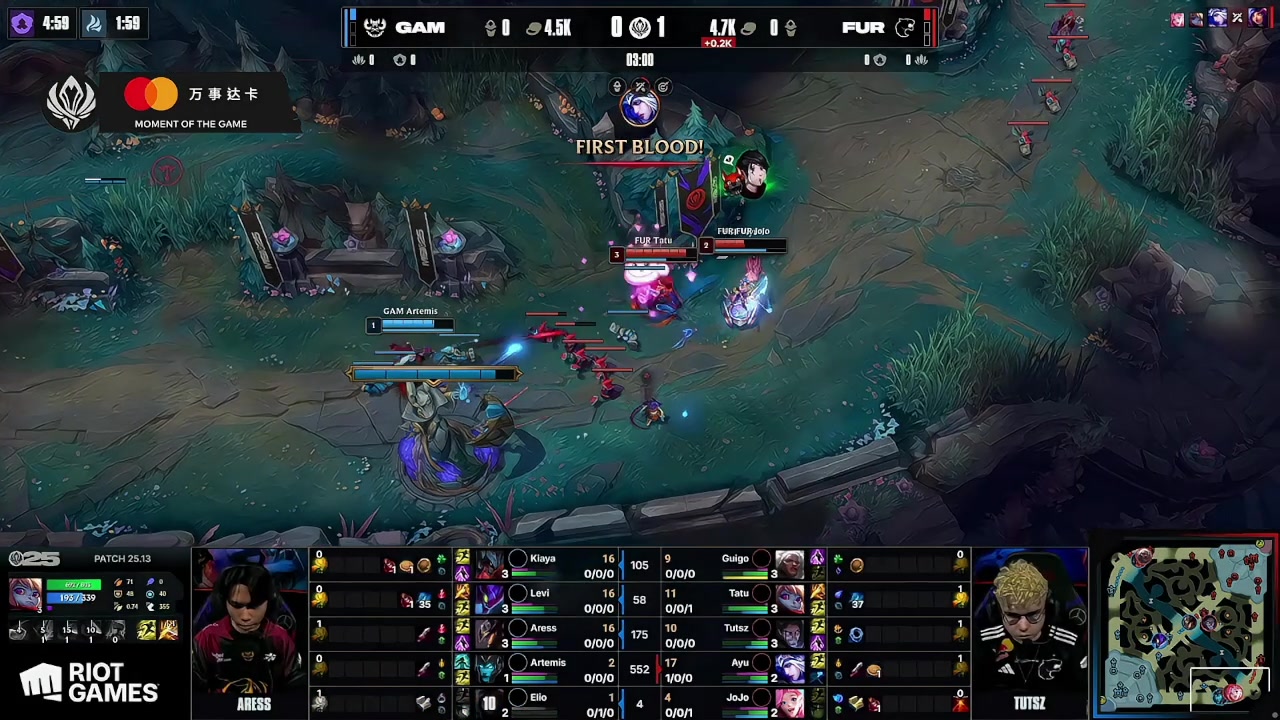The image size is (1280, 720).
Task: Select Kiaya's scoreboard row portrait
Action: [x=490, y=565]
